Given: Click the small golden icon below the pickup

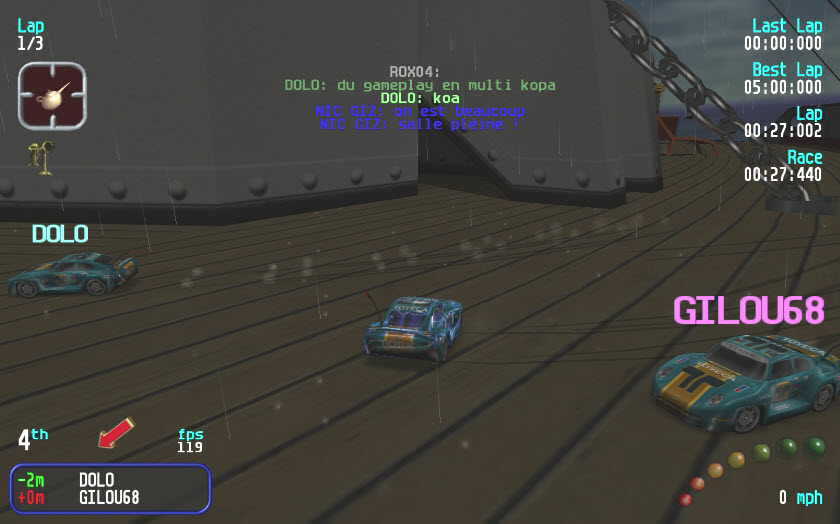Looking at the screenshot, I should [x=41, y=154].
